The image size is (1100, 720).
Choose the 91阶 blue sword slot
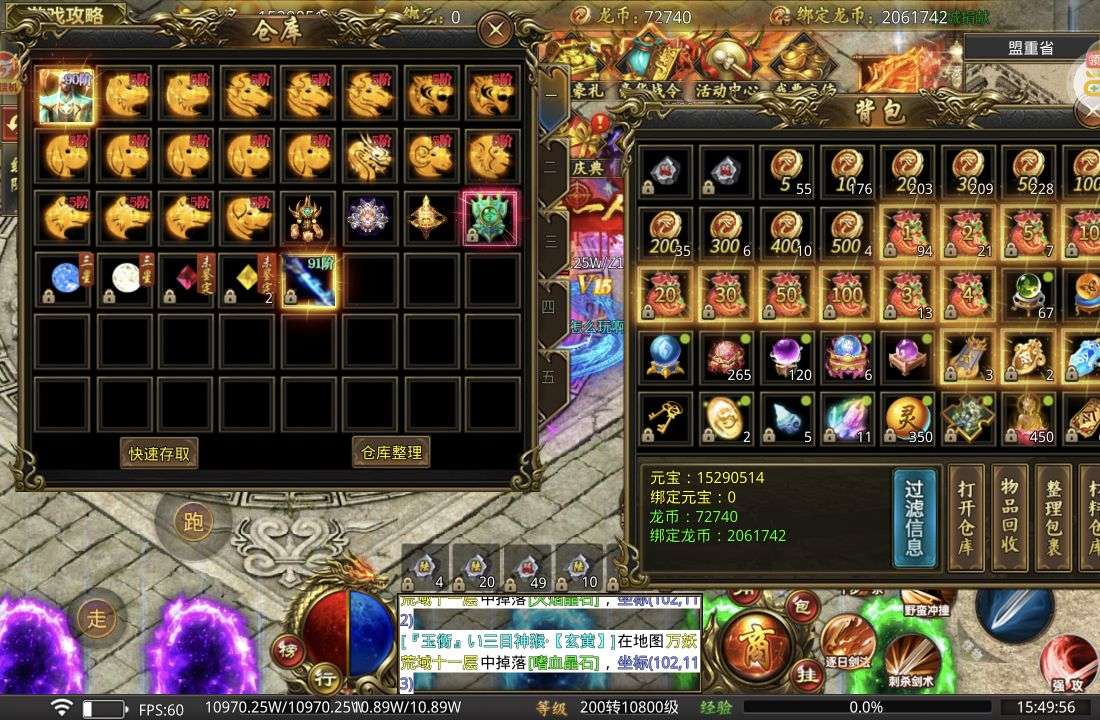(x=310, y=281)
